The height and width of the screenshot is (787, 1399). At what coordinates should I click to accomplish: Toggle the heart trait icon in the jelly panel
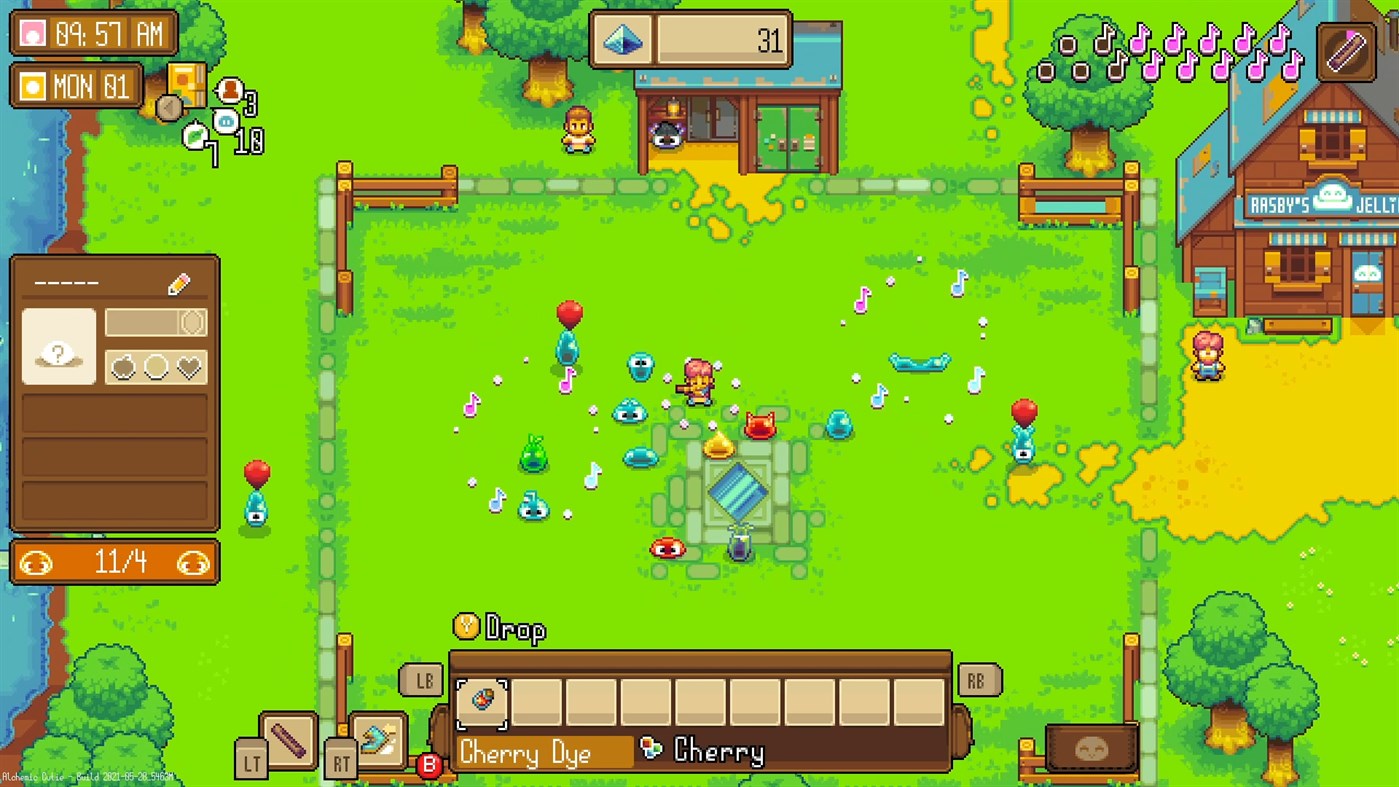click(x=188, y=366)
